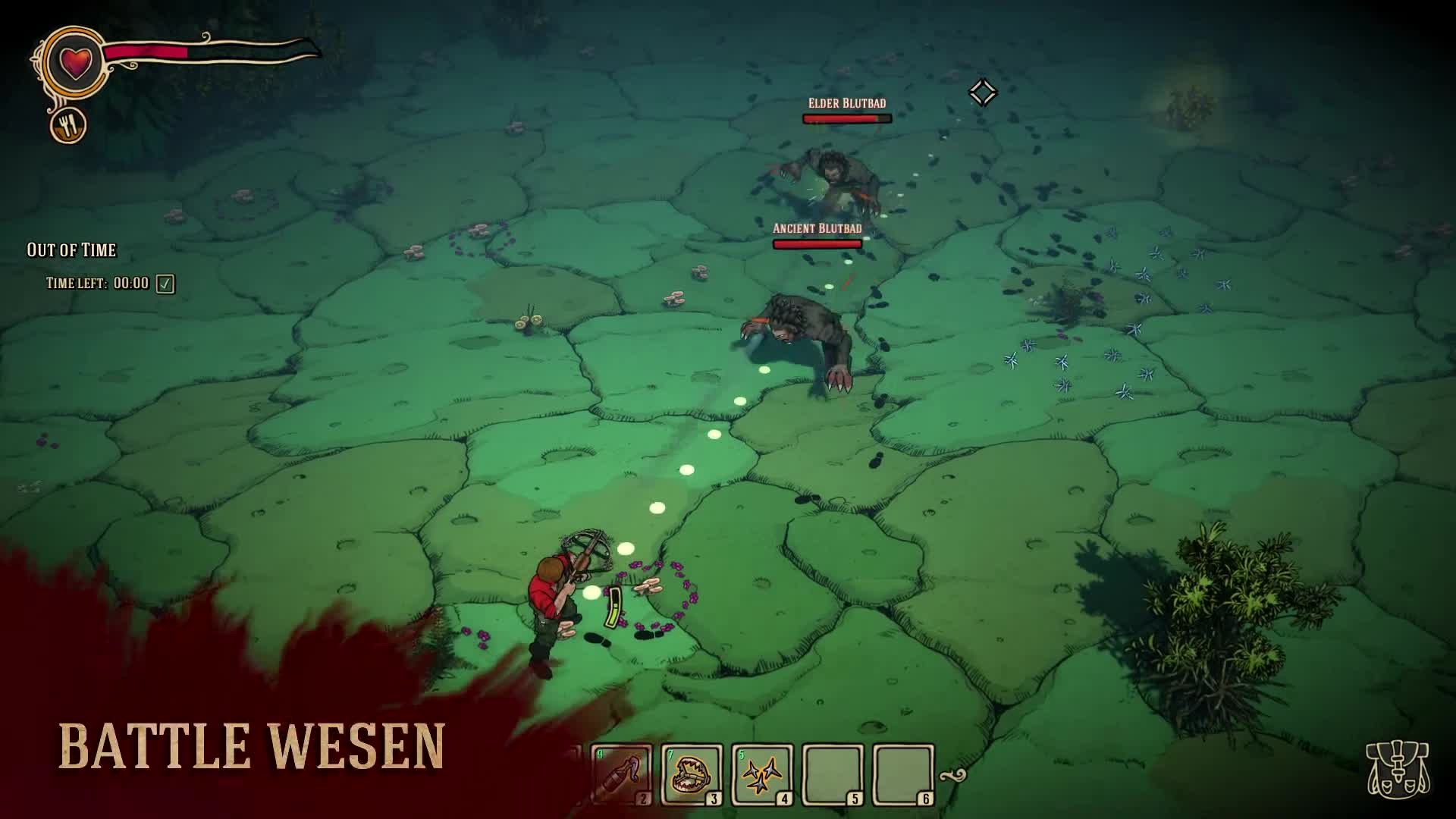Choose the caltrops slot in the hotbar
Image resolution: width=1456 pixels, height=819 pixels.
[x=761, y=774]
